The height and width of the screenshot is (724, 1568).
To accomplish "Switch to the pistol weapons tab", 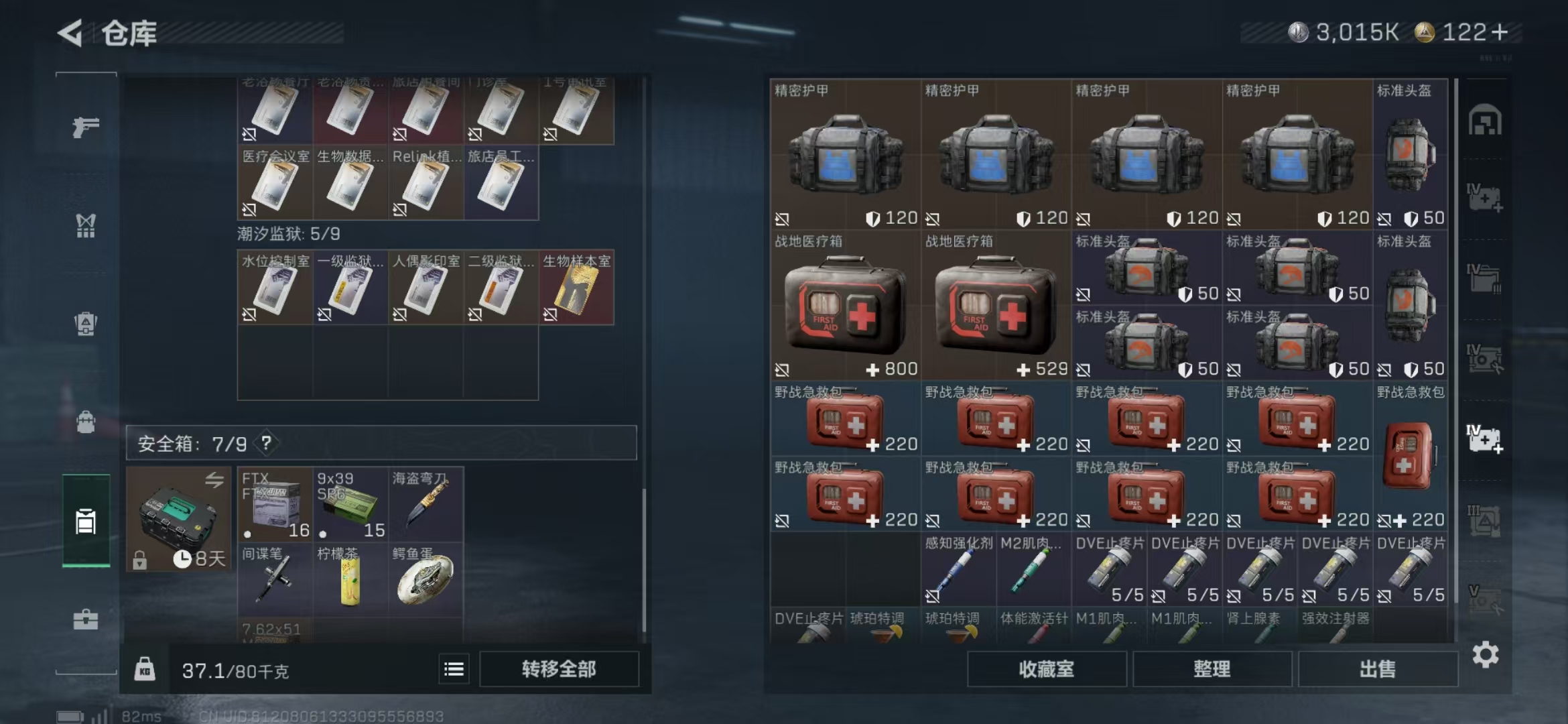I will (86, 127).
